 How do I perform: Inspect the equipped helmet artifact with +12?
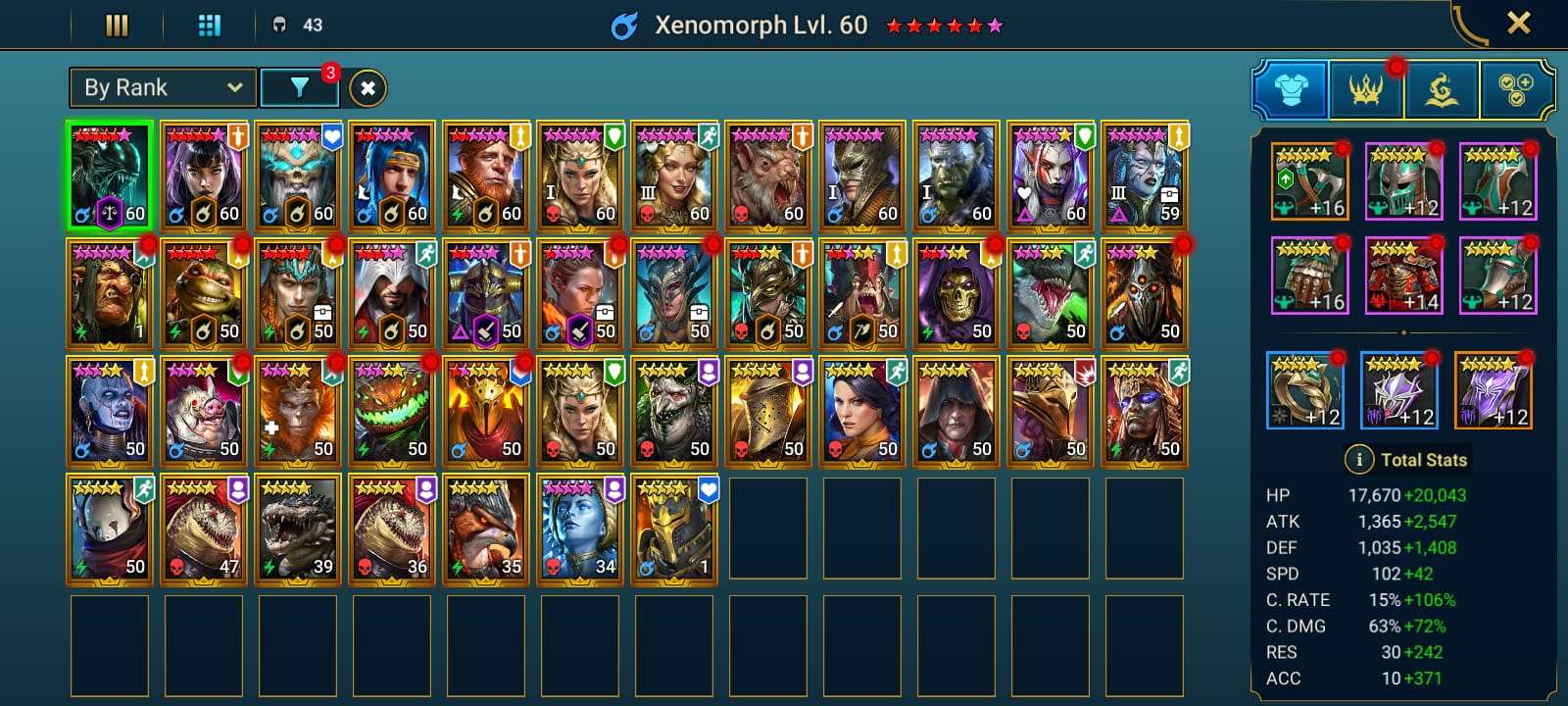(x=1403, y=181)
